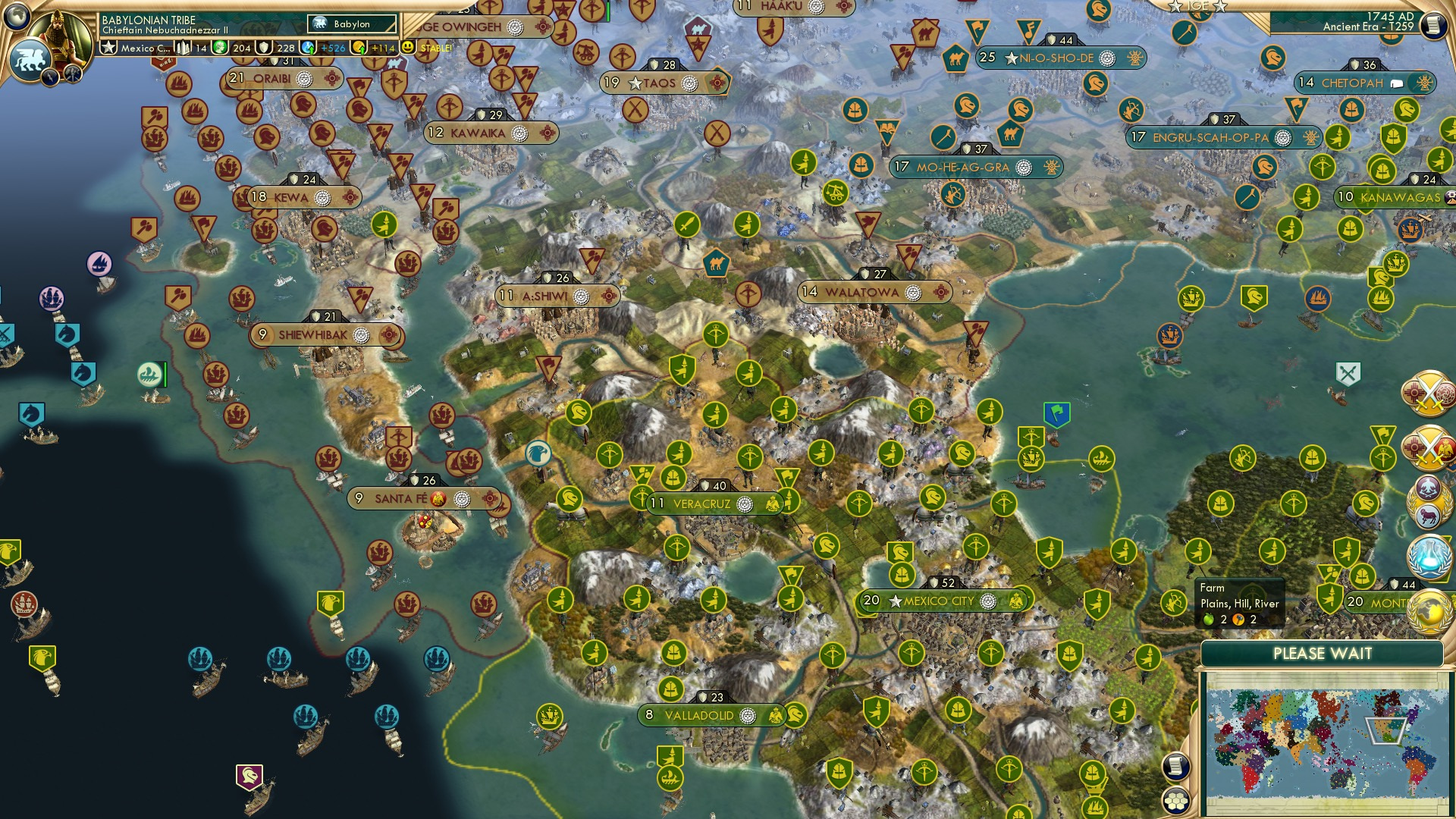
Task: Open the Babylon civilization dropdown selector
Action: point(353,24)
